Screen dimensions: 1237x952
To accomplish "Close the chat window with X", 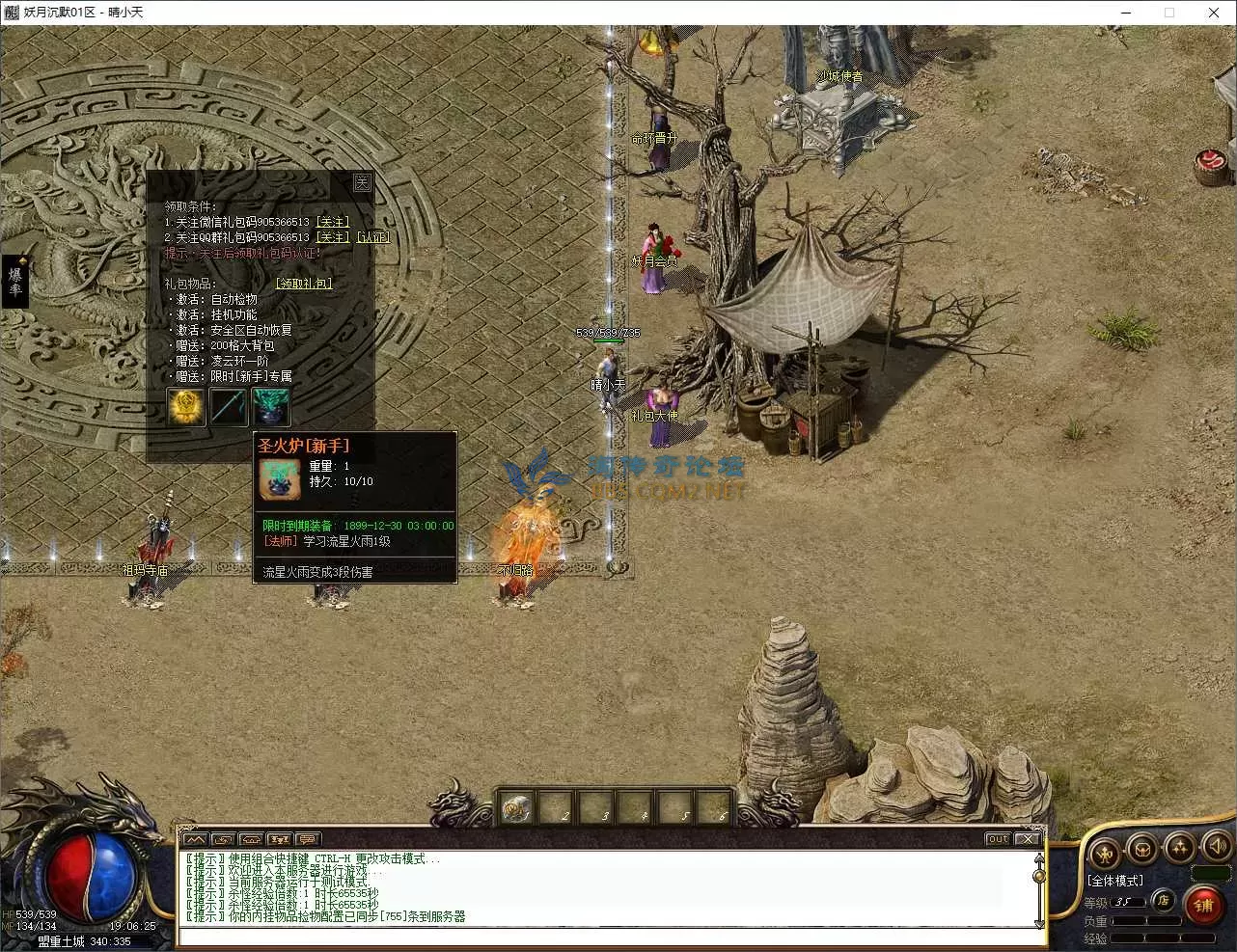I will (1027, 839).
